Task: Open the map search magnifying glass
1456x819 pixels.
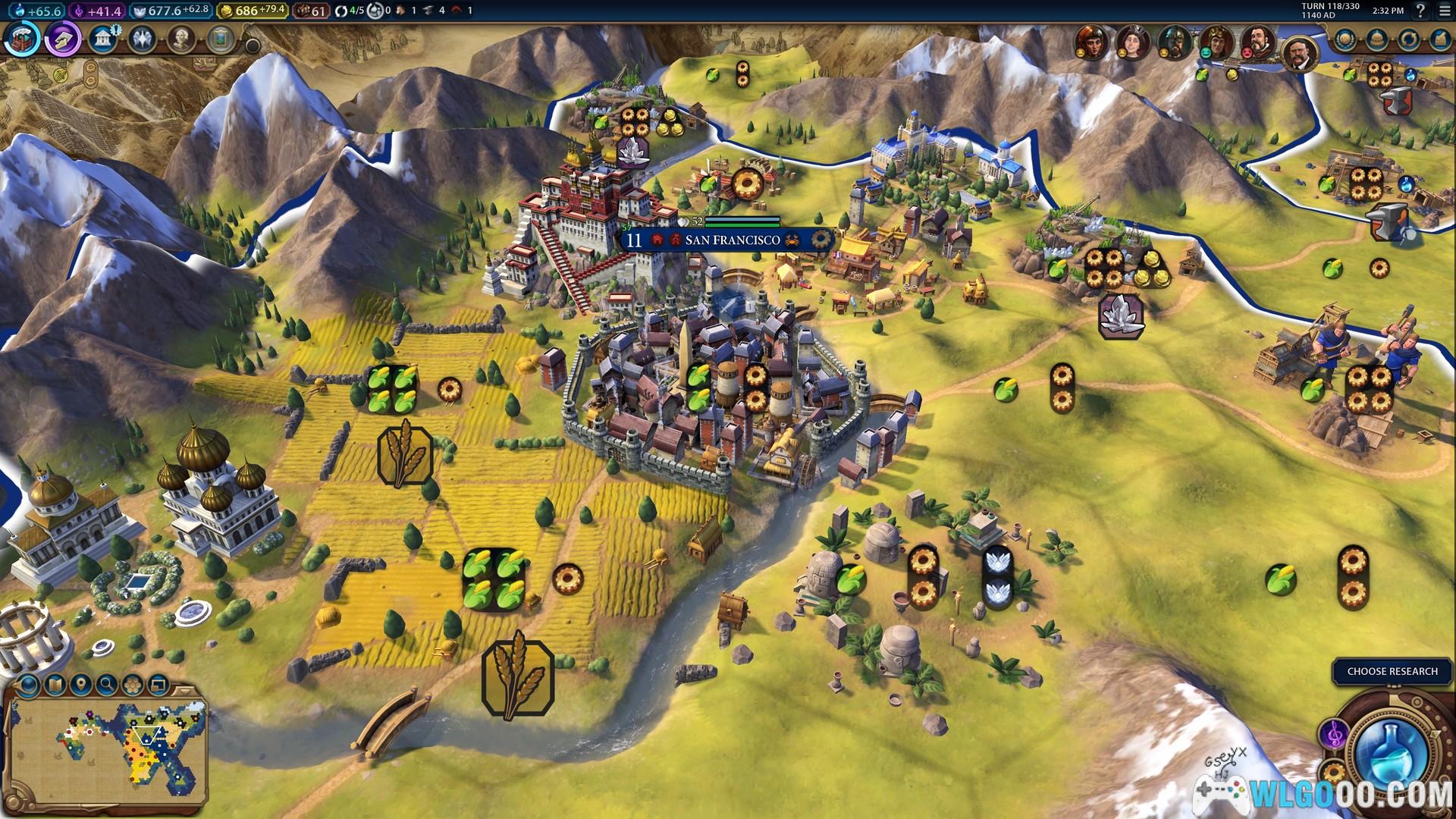Action: click(107, 686)
